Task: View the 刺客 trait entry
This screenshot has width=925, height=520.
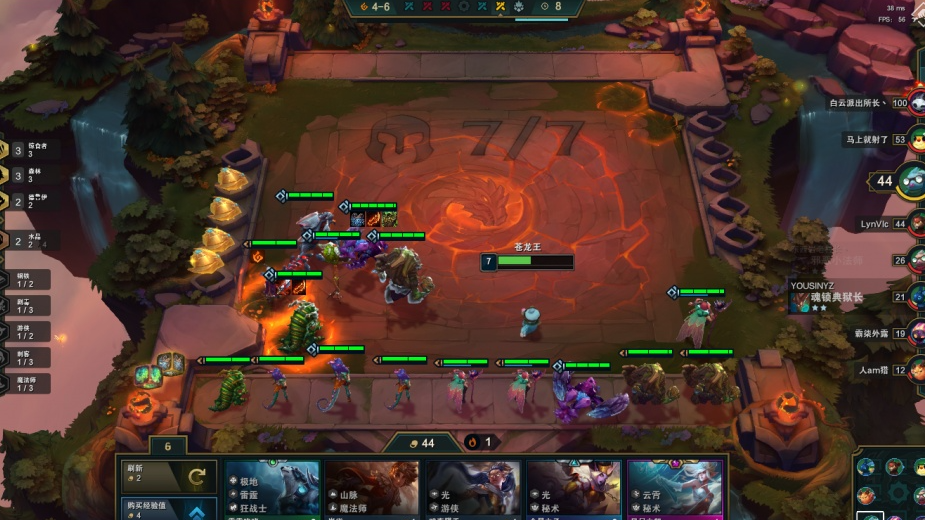Action: 24,357
